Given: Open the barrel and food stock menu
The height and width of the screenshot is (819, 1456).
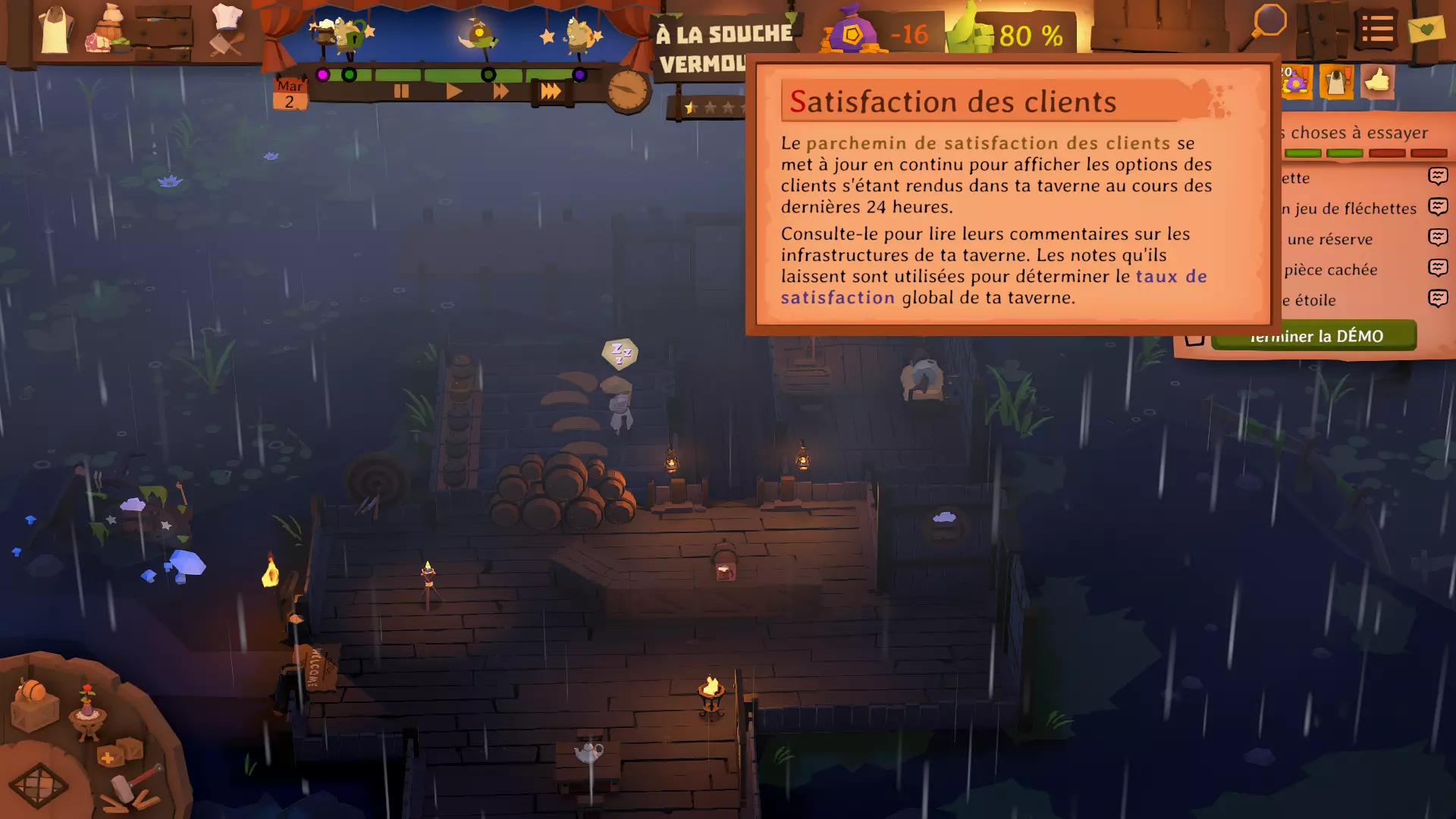Looking at the screenshot, I should [x=110, y=32].
